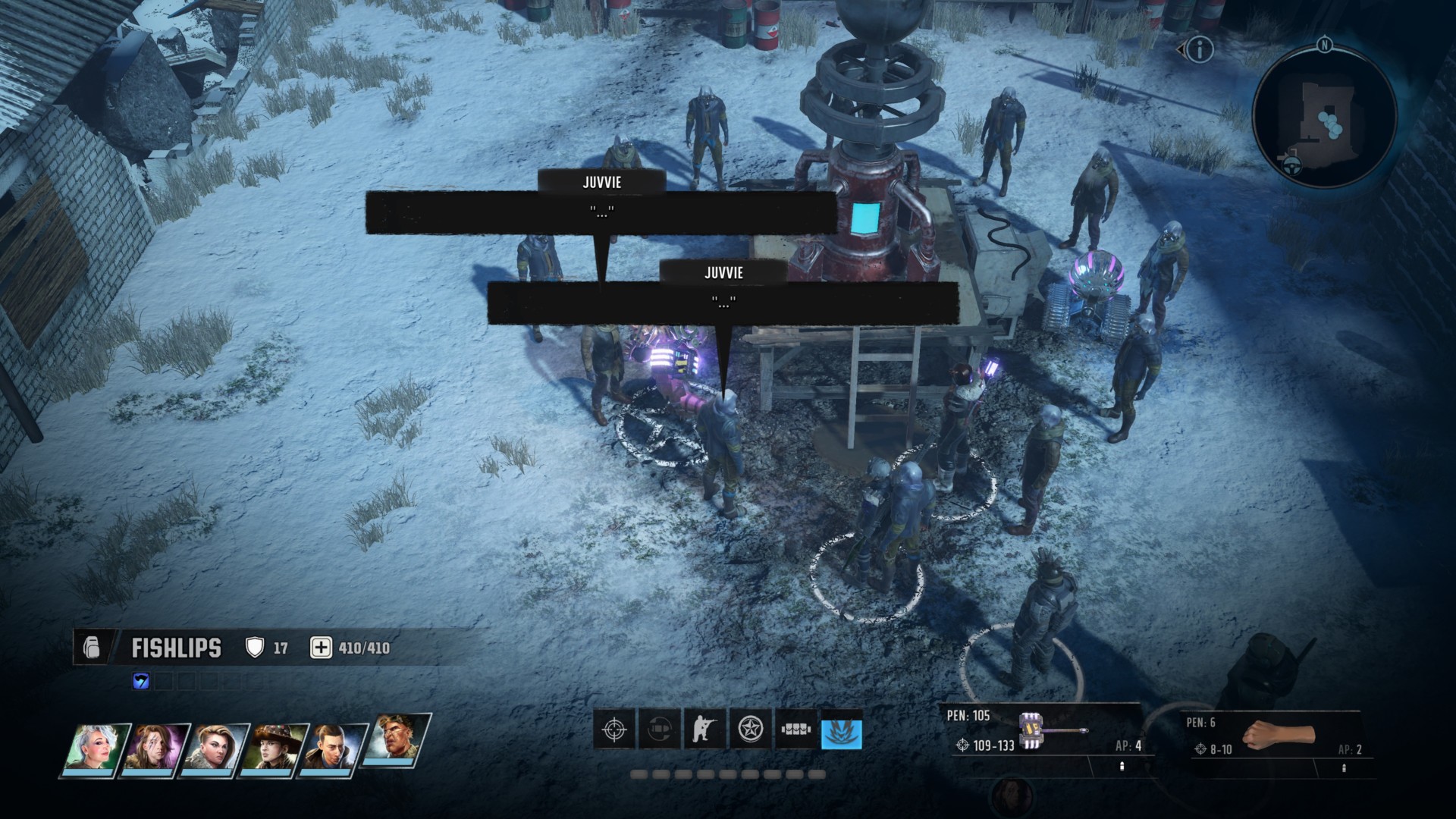
Task: Open the ammo belt item action
Action: point(795,730)
